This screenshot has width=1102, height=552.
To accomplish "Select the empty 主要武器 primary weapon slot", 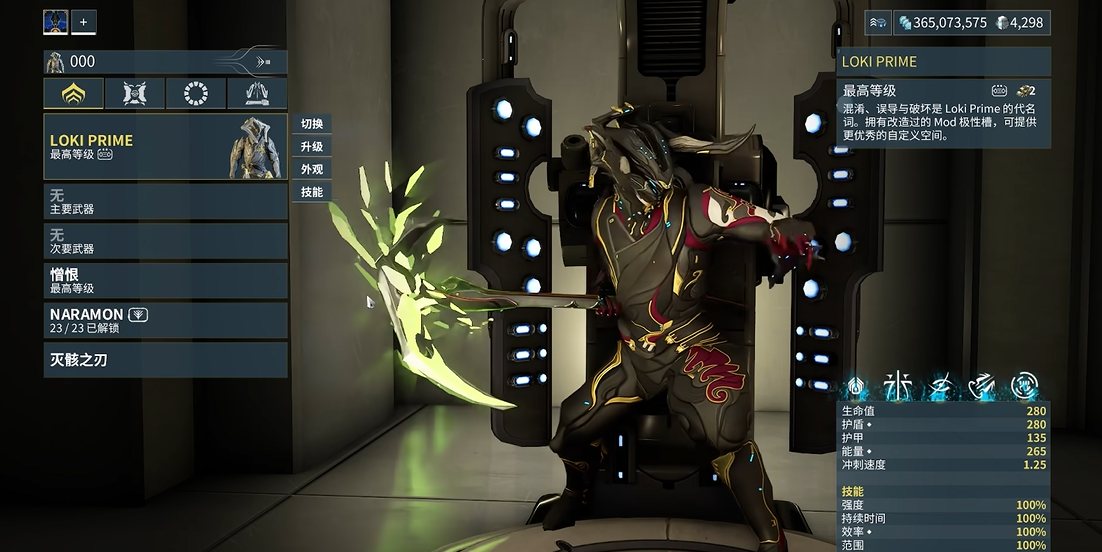I will tap(165, 201).
